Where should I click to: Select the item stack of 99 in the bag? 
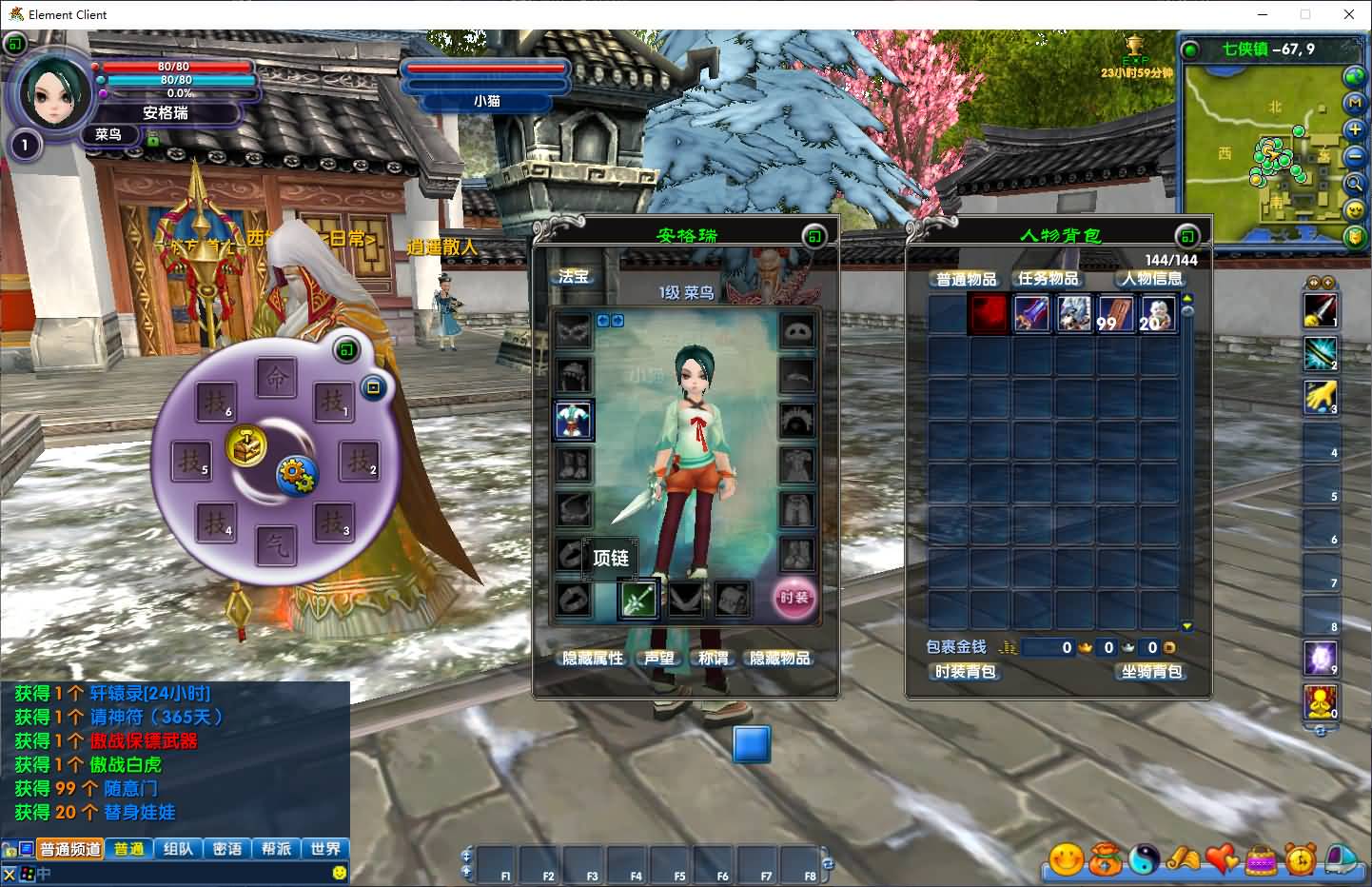tap(1115, 313)
